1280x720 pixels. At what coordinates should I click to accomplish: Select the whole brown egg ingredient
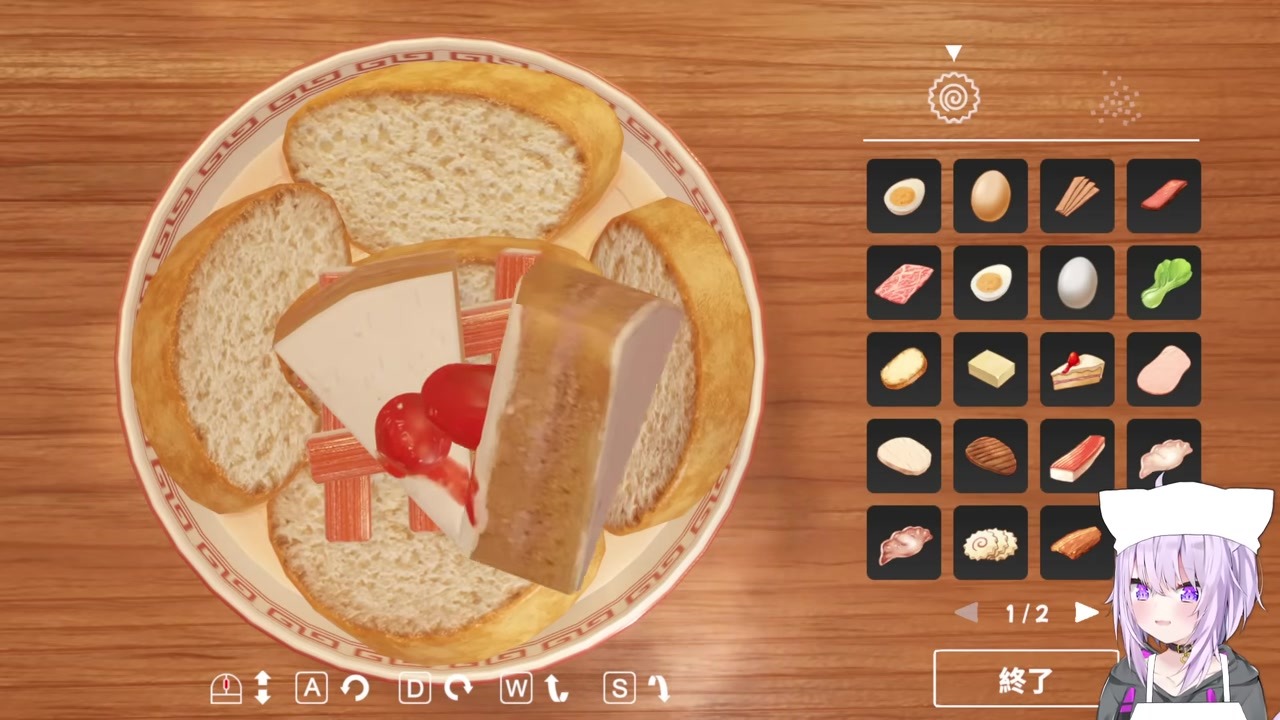(x=990, y=195)
